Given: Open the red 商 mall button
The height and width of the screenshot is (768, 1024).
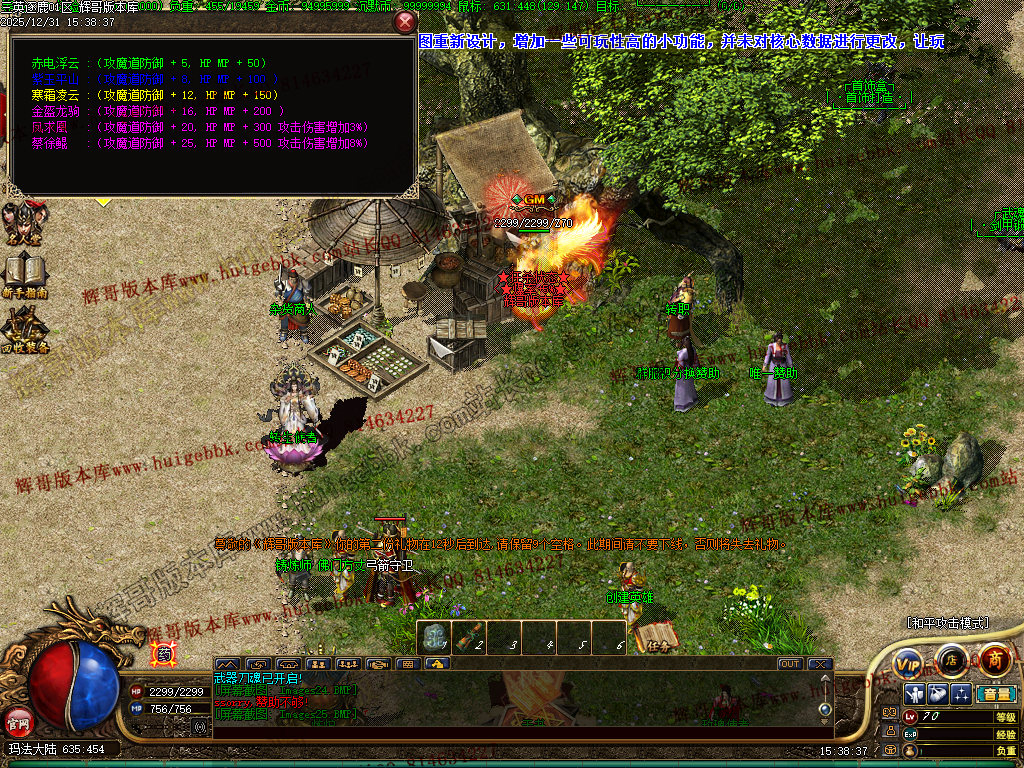Looking at the screenshot, I should 994,659.
